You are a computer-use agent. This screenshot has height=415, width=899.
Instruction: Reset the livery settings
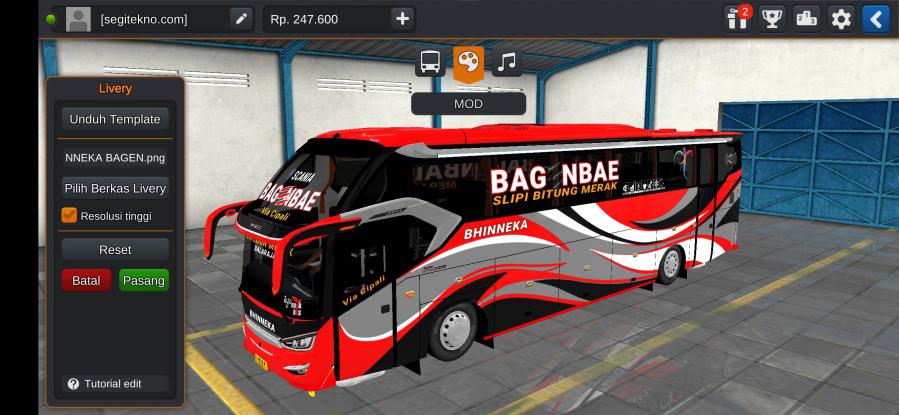[114, 249]
